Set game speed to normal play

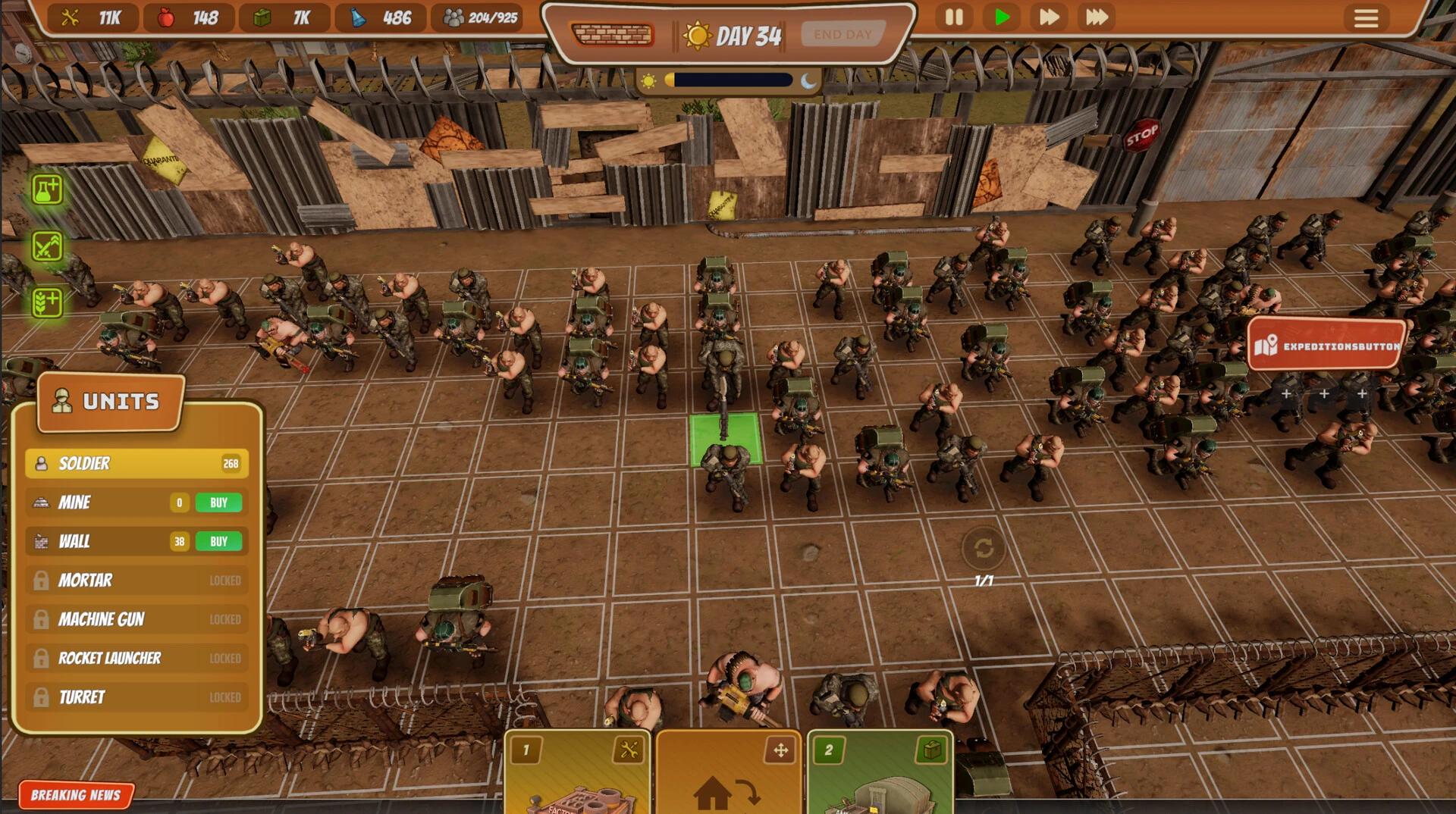point(1002,17)
